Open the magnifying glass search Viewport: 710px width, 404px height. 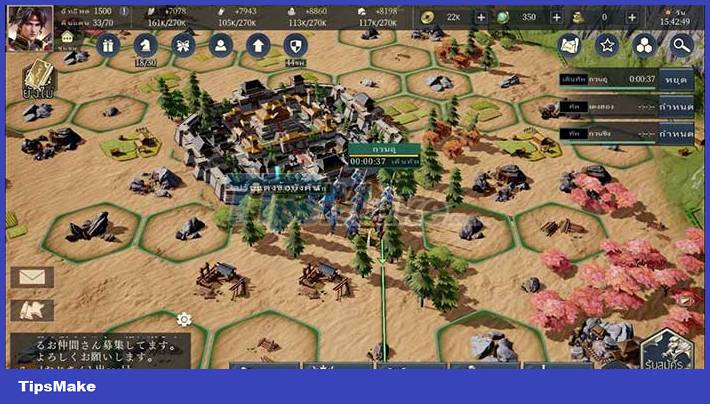pyautogui.click(x=681, y=45)
